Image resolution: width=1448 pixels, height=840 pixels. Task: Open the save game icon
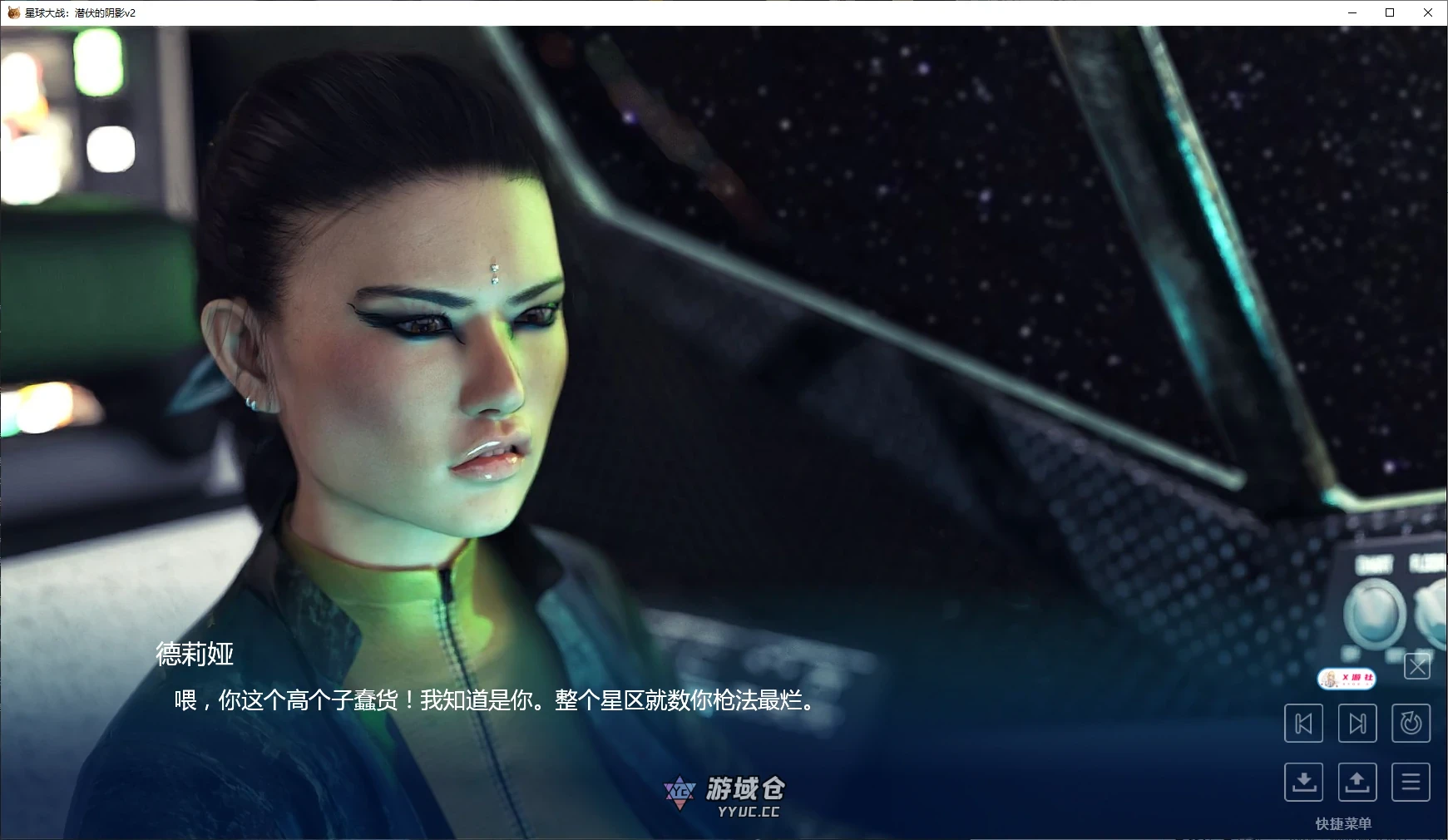pyautogui.click(x=1304, y=782)
